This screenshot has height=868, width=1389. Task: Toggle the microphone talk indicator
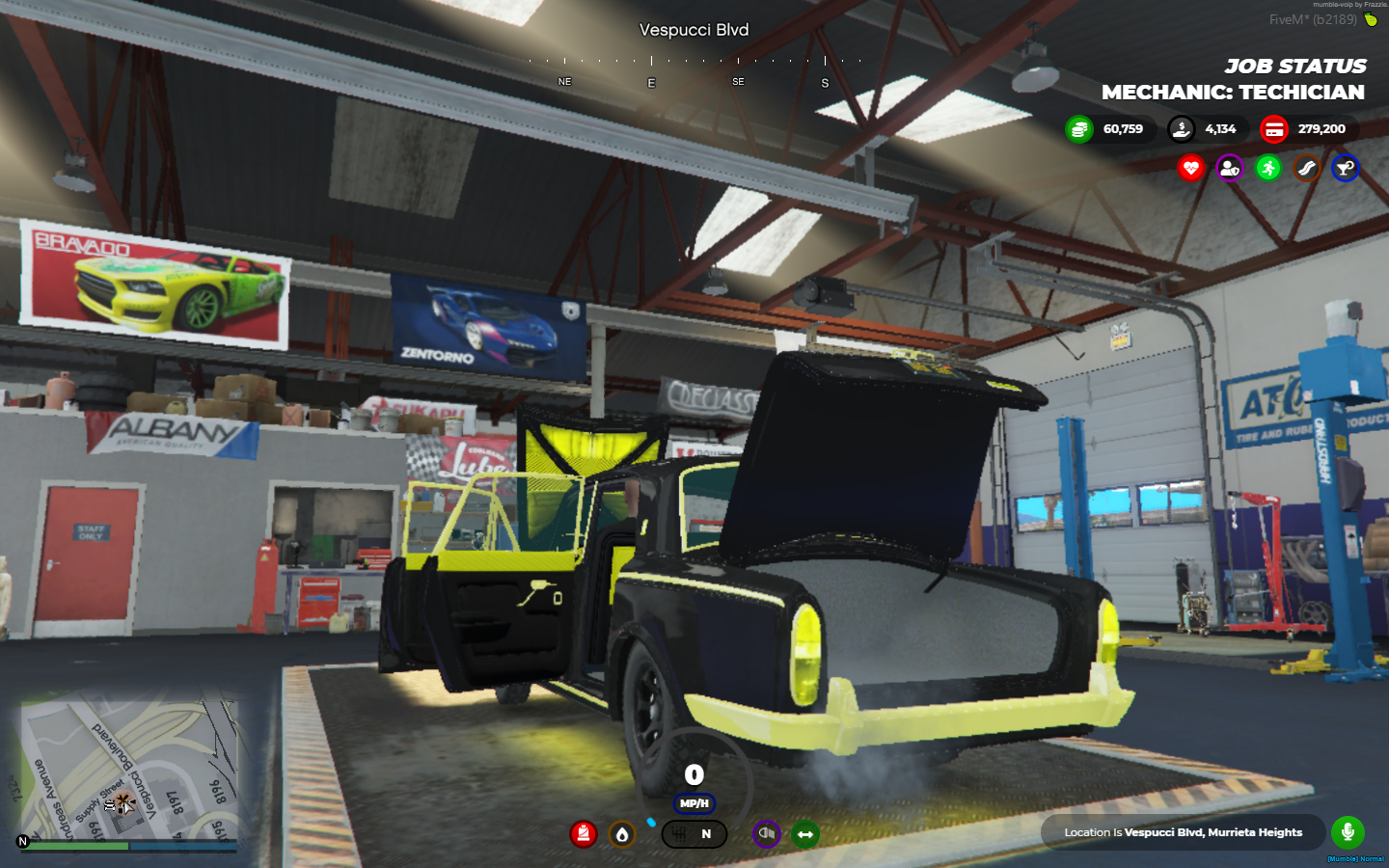pos(1348,832)
